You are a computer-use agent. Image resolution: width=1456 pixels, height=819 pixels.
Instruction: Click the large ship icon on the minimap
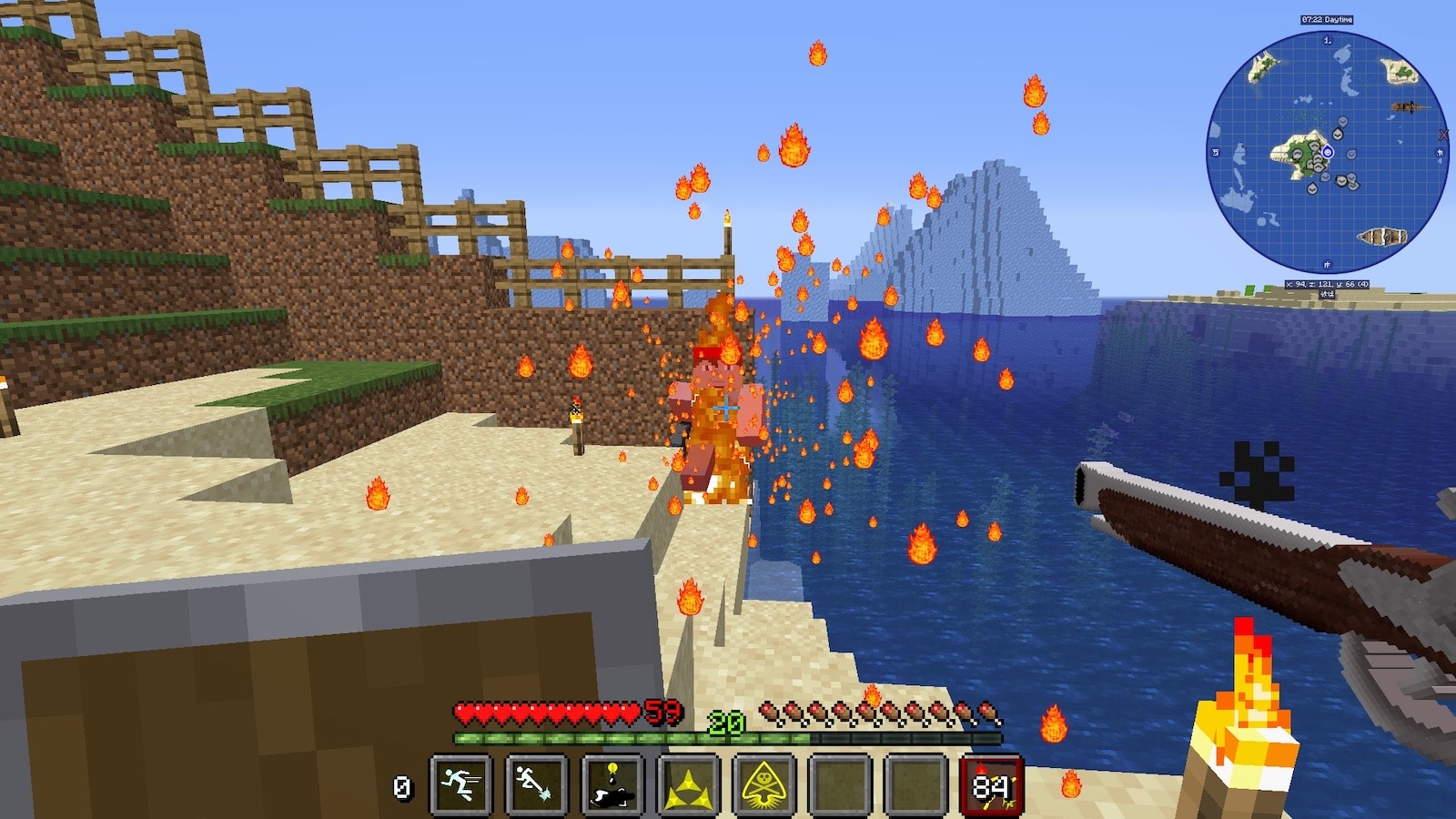[x=1382, y=238]
